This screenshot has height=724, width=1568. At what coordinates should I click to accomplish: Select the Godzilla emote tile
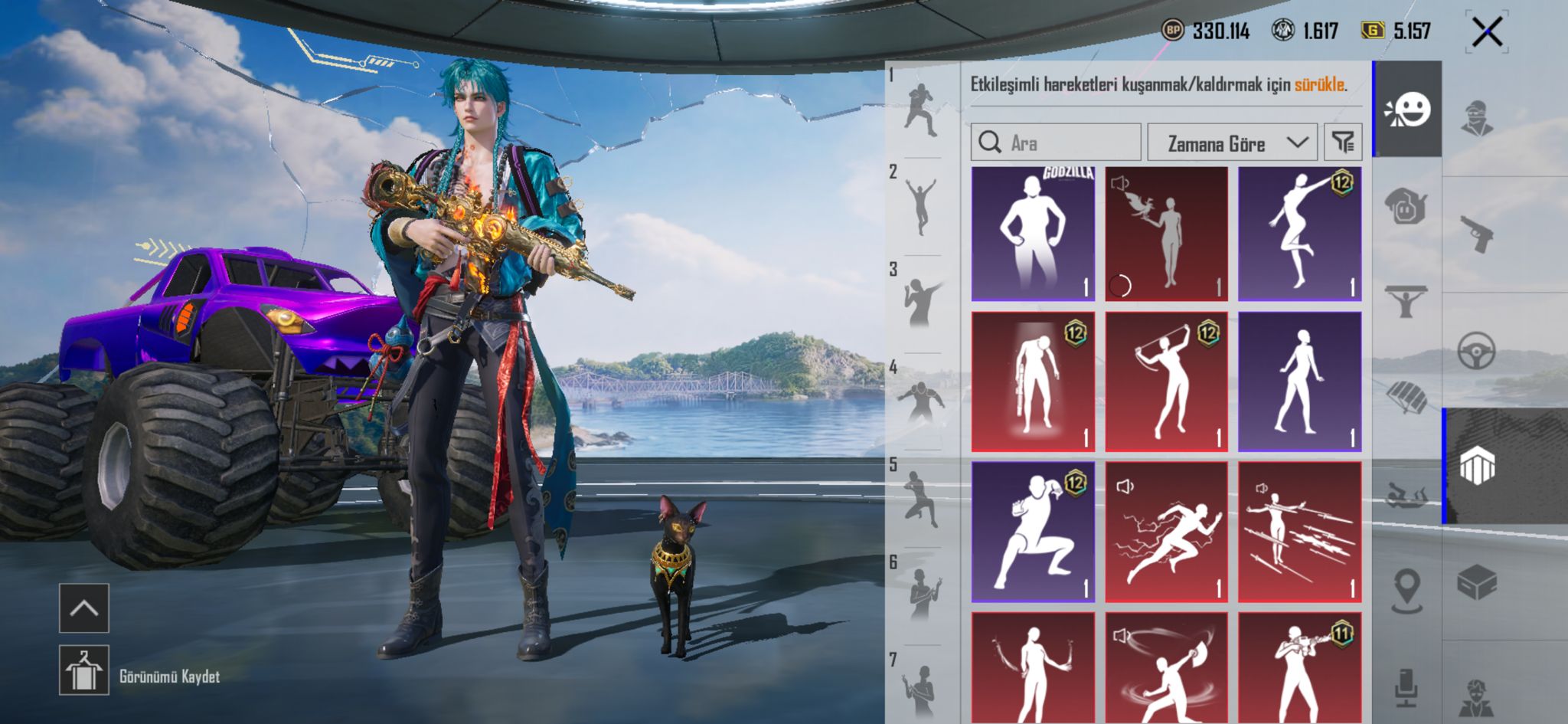click(1032, 234)
